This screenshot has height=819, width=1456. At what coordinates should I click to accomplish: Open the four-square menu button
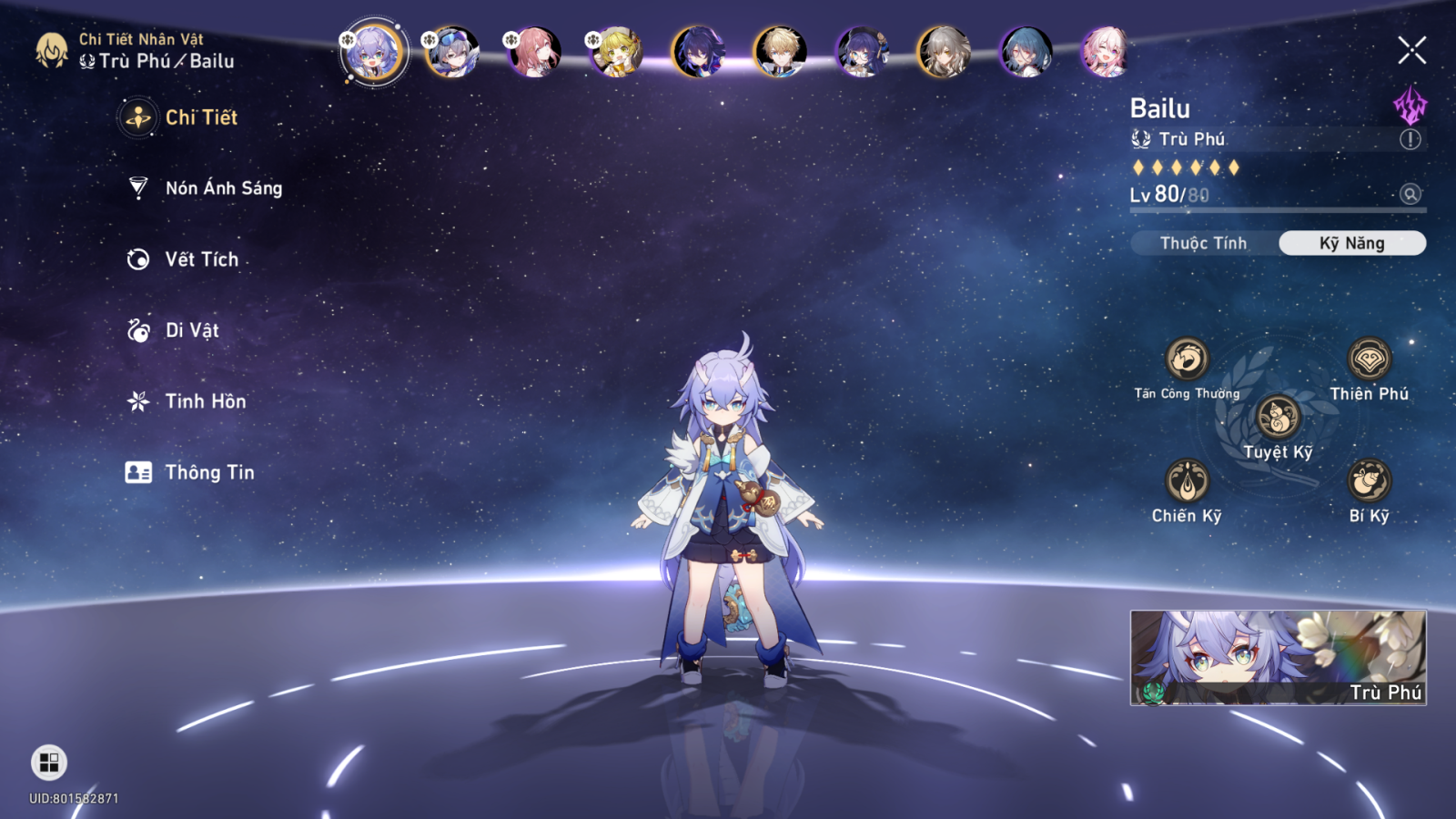tap(49, 763)
